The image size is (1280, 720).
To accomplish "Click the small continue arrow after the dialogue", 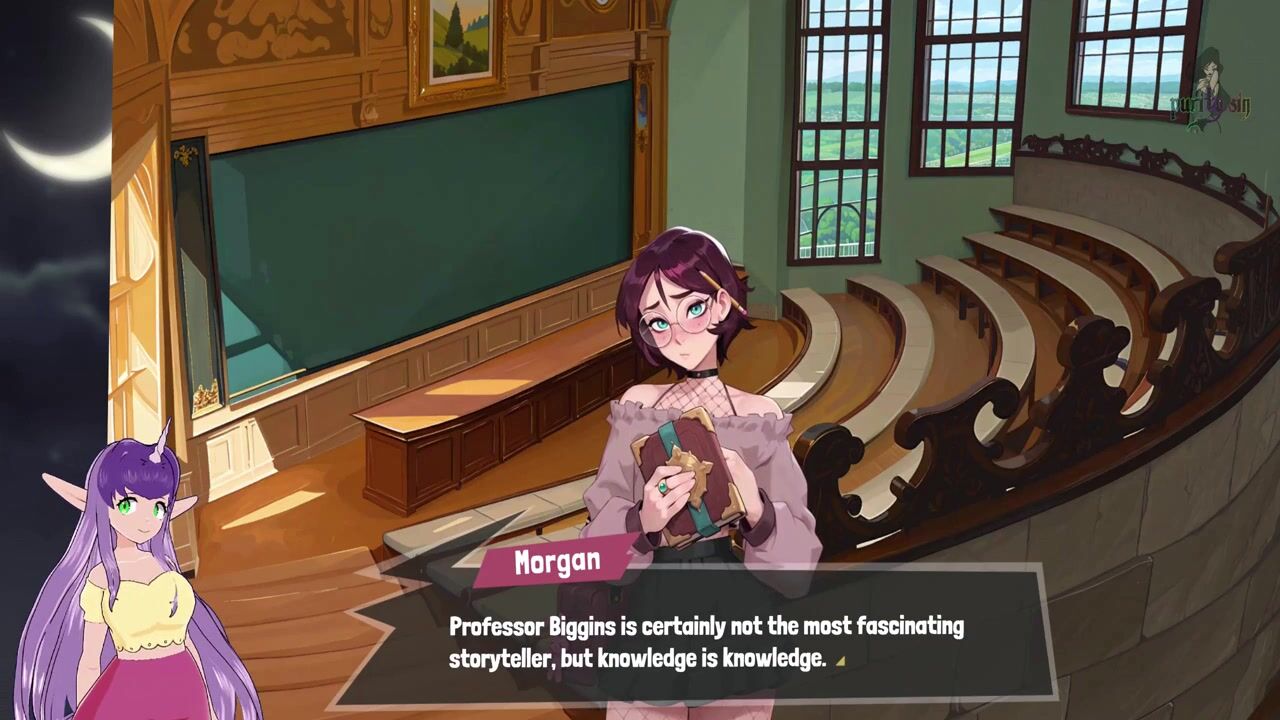I will [840, 660].
